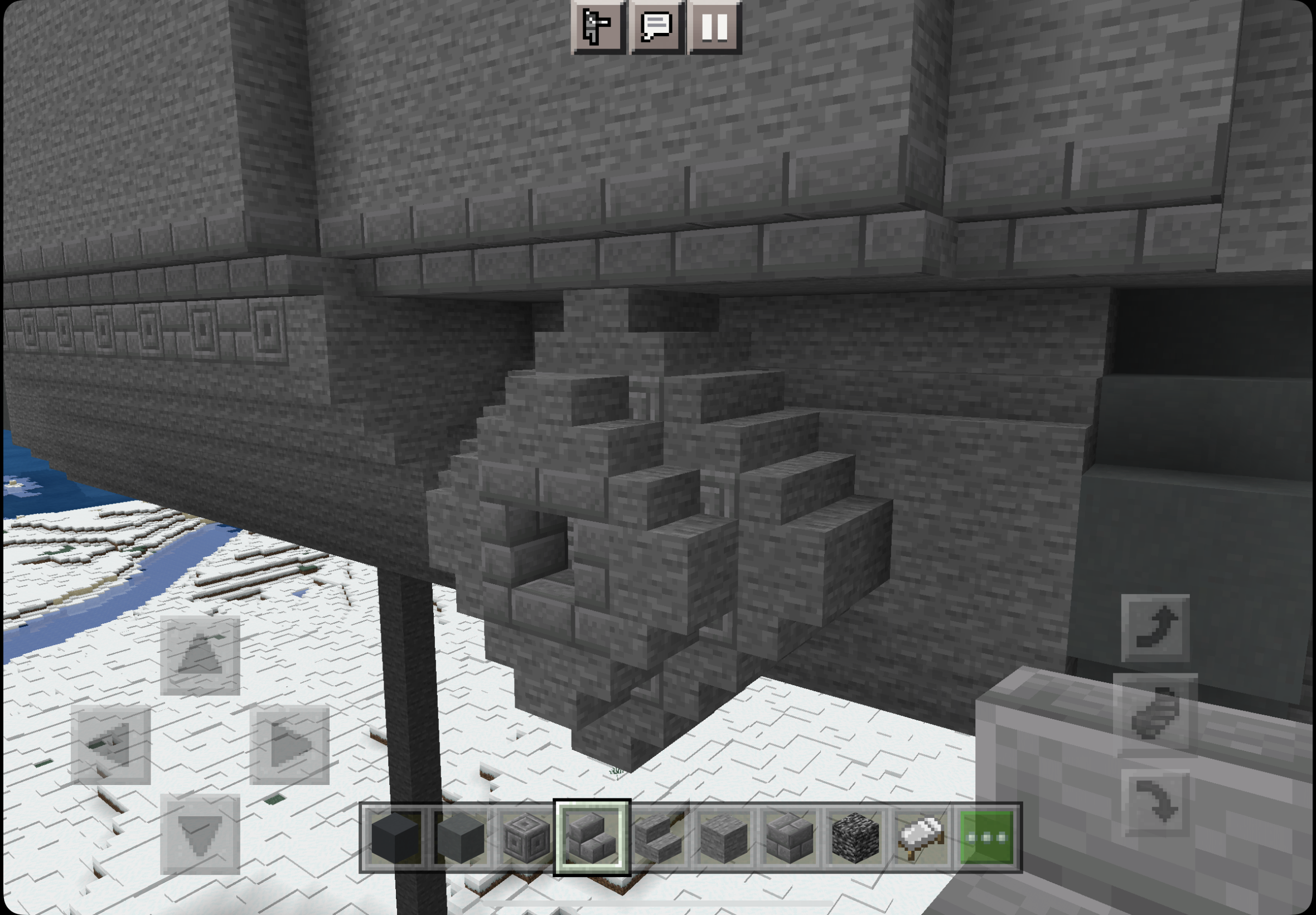Select the chiseled stone bricks slot
This screenshot has height=915, width=1316.
point(526,837)
